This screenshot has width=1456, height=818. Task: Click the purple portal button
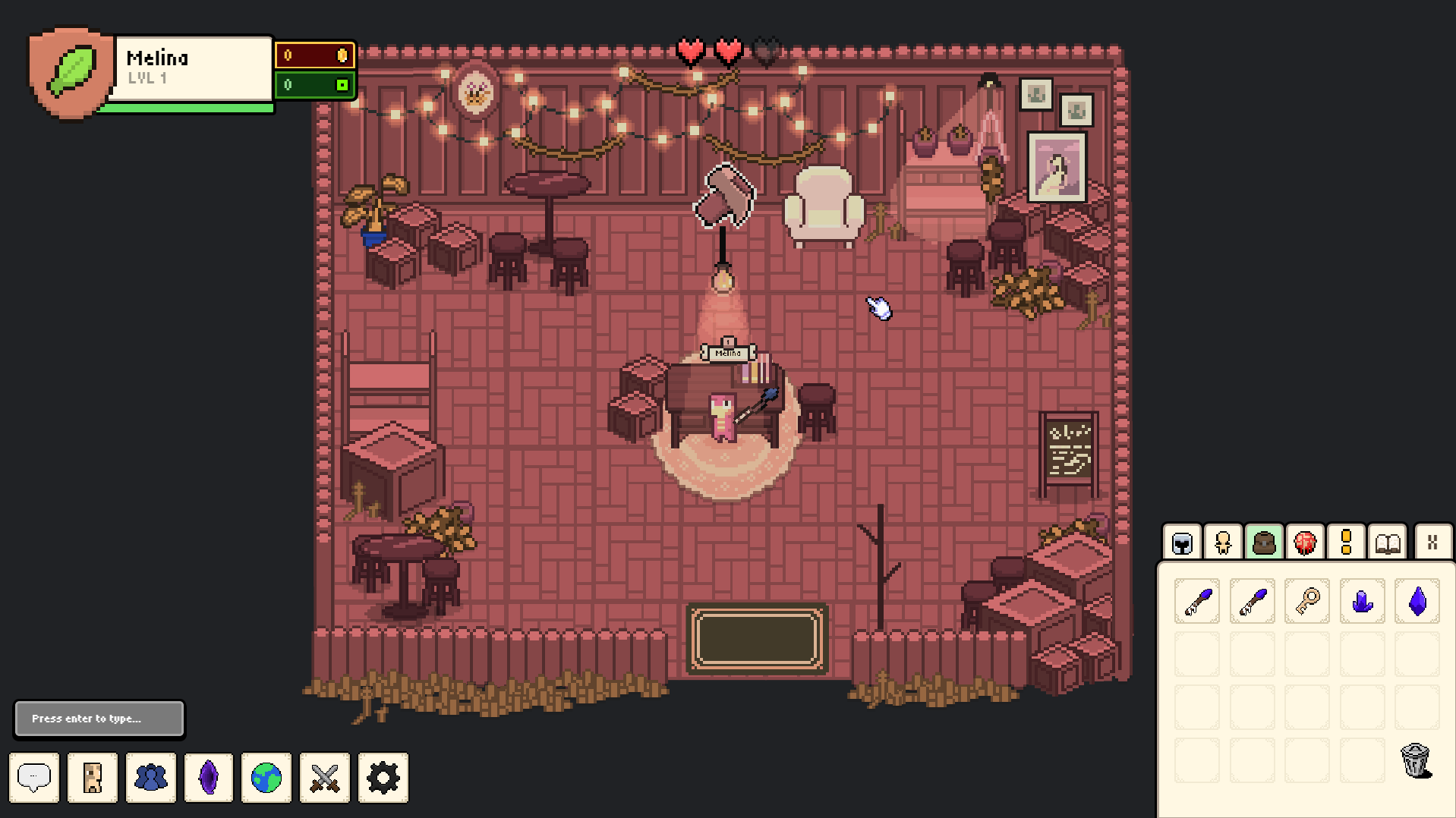209,777
